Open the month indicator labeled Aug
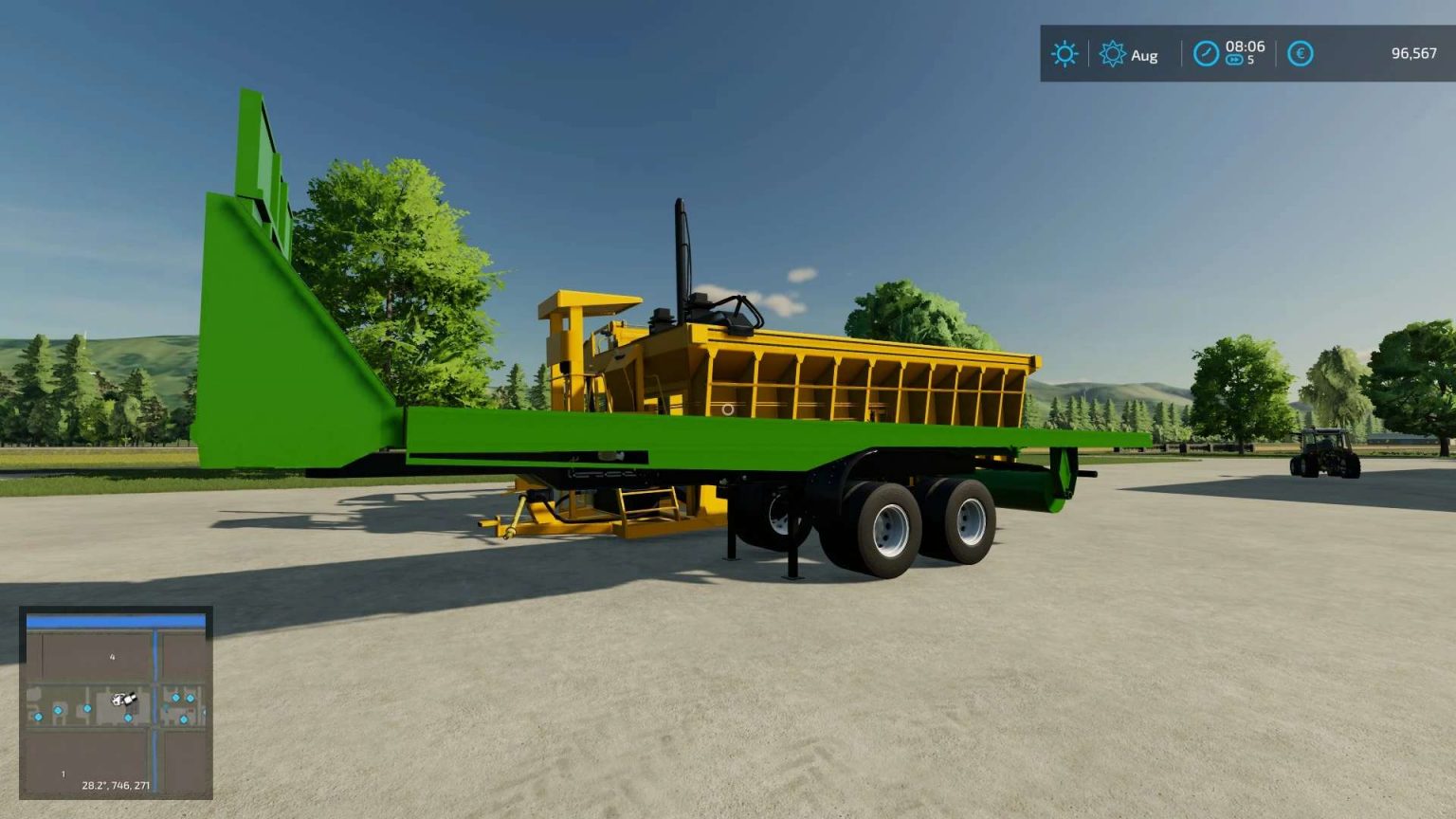The width and height of the screenshot is (1456, 819). coord(1142,55)
